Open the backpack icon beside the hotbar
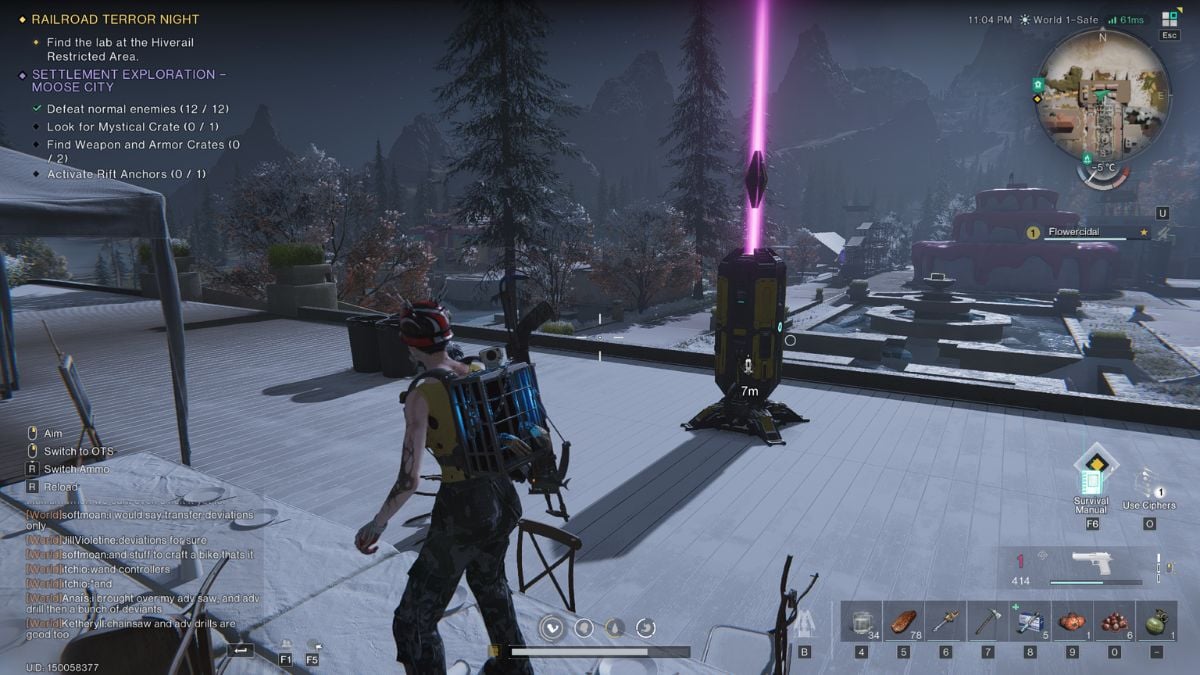Screen dimensions: 1200x675 805,622
